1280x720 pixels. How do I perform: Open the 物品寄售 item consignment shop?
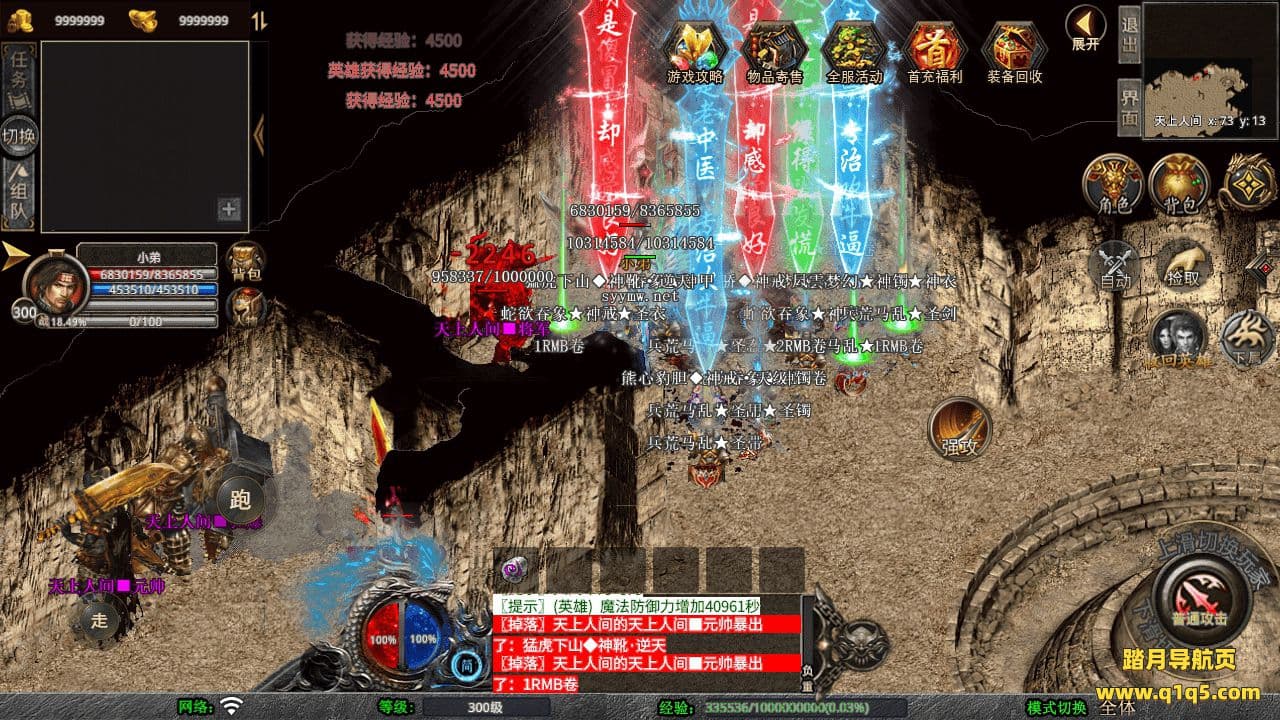point(774,50)
